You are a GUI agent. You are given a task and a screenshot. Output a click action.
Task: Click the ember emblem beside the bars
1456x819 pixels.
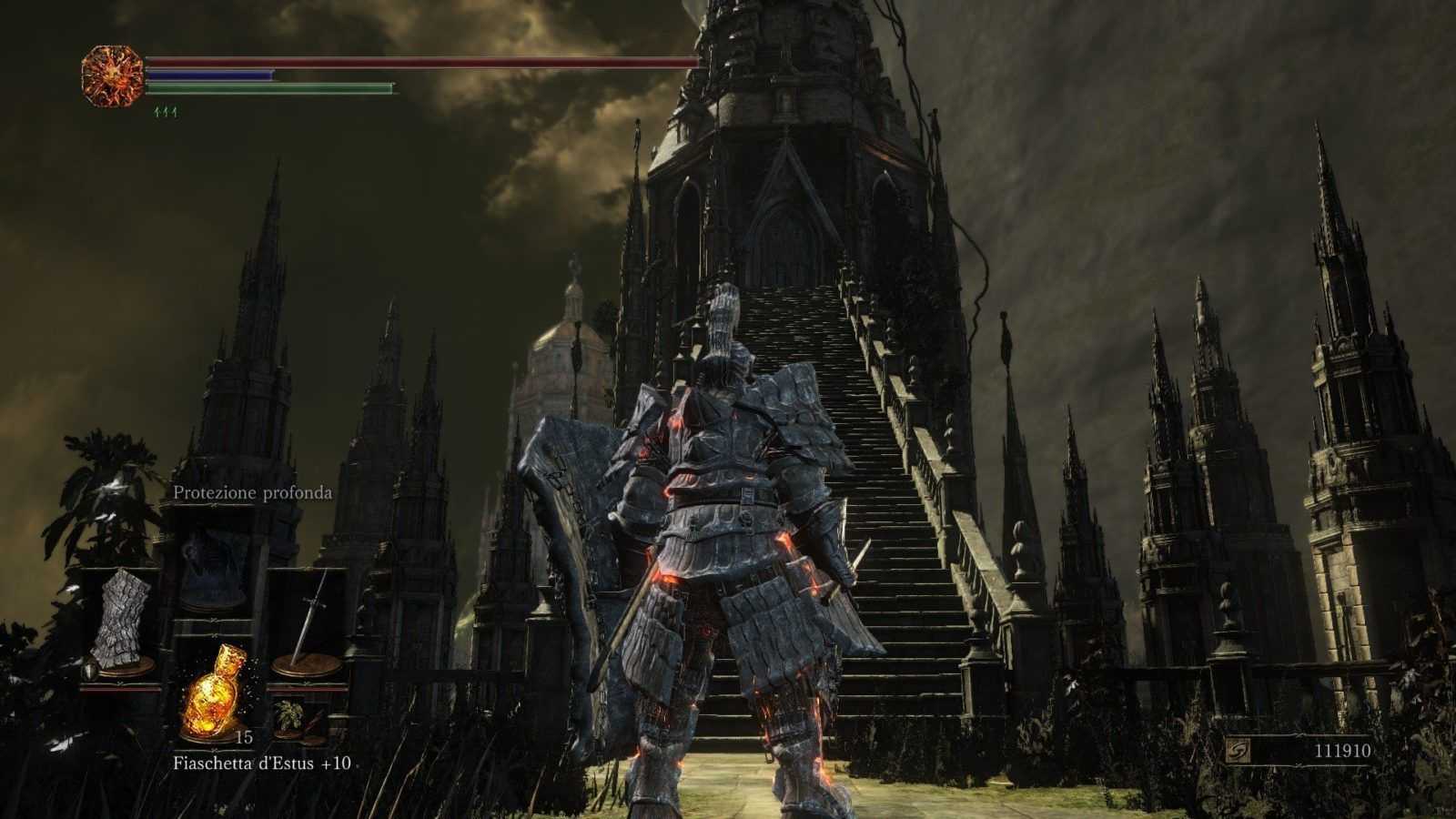coord(113,76)
